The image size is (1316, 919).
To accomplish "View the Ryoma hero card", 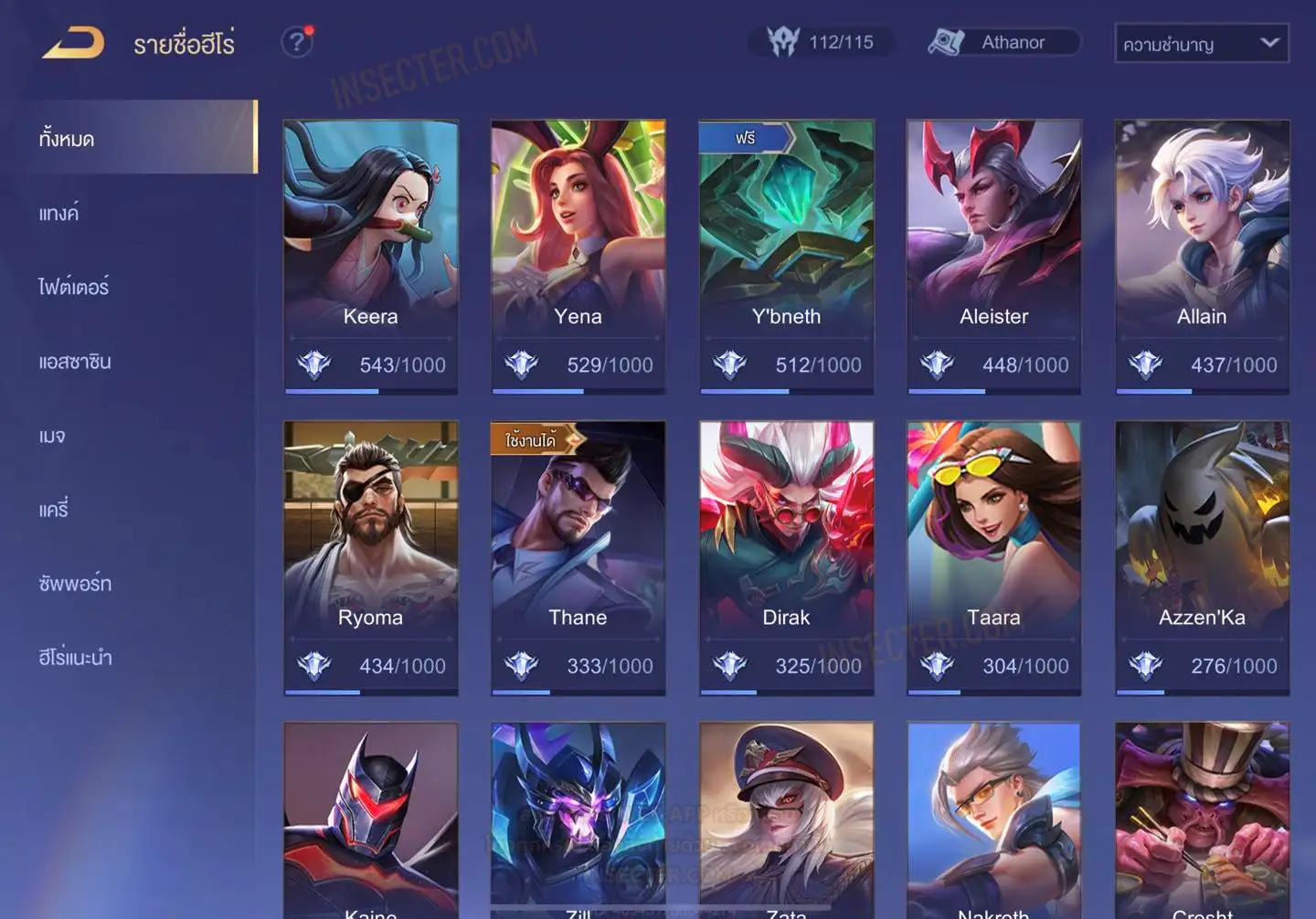I will pos(370,557).
